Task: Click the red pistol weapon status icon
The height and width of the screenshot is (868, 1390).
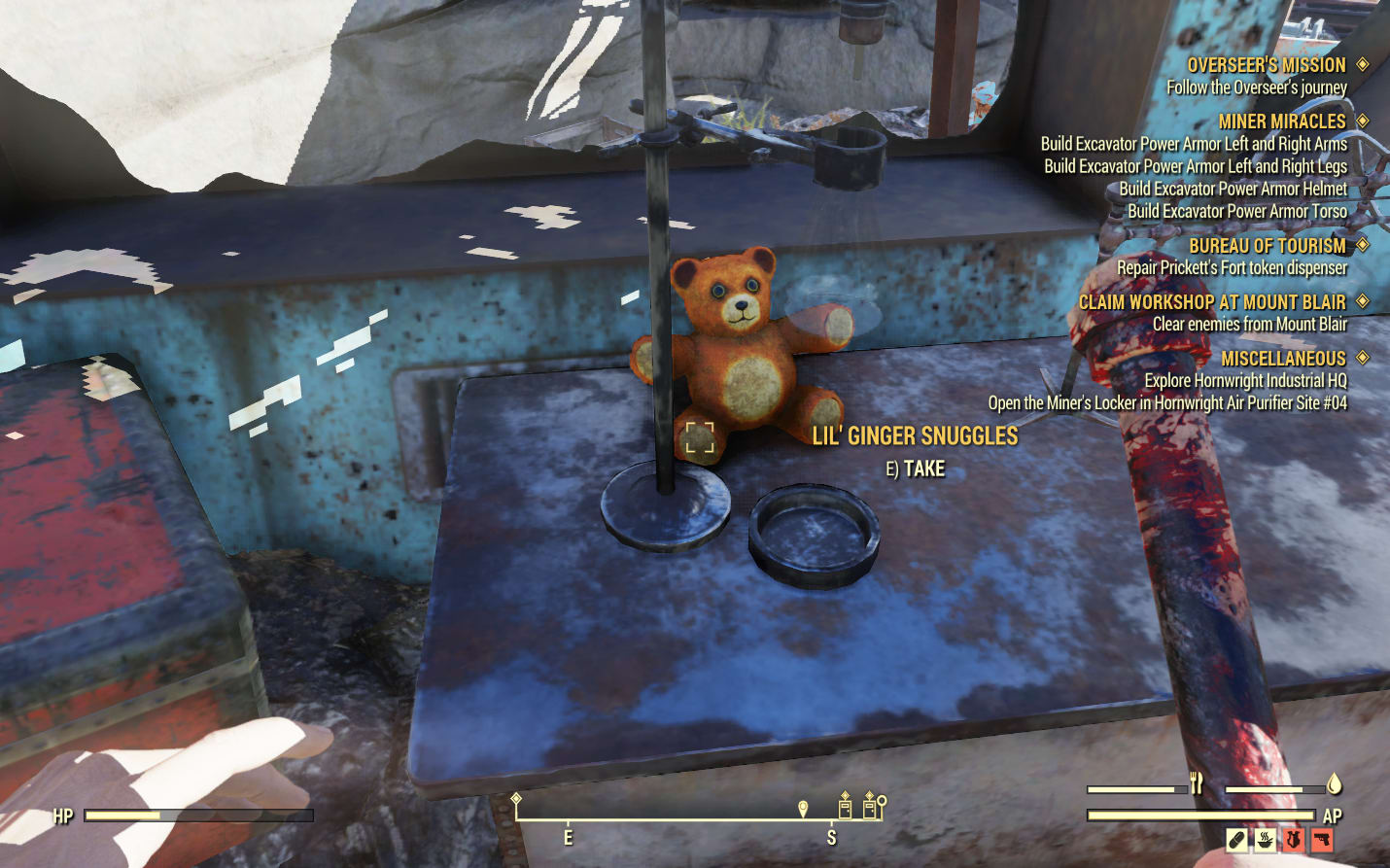Action: click(1322, 839)
